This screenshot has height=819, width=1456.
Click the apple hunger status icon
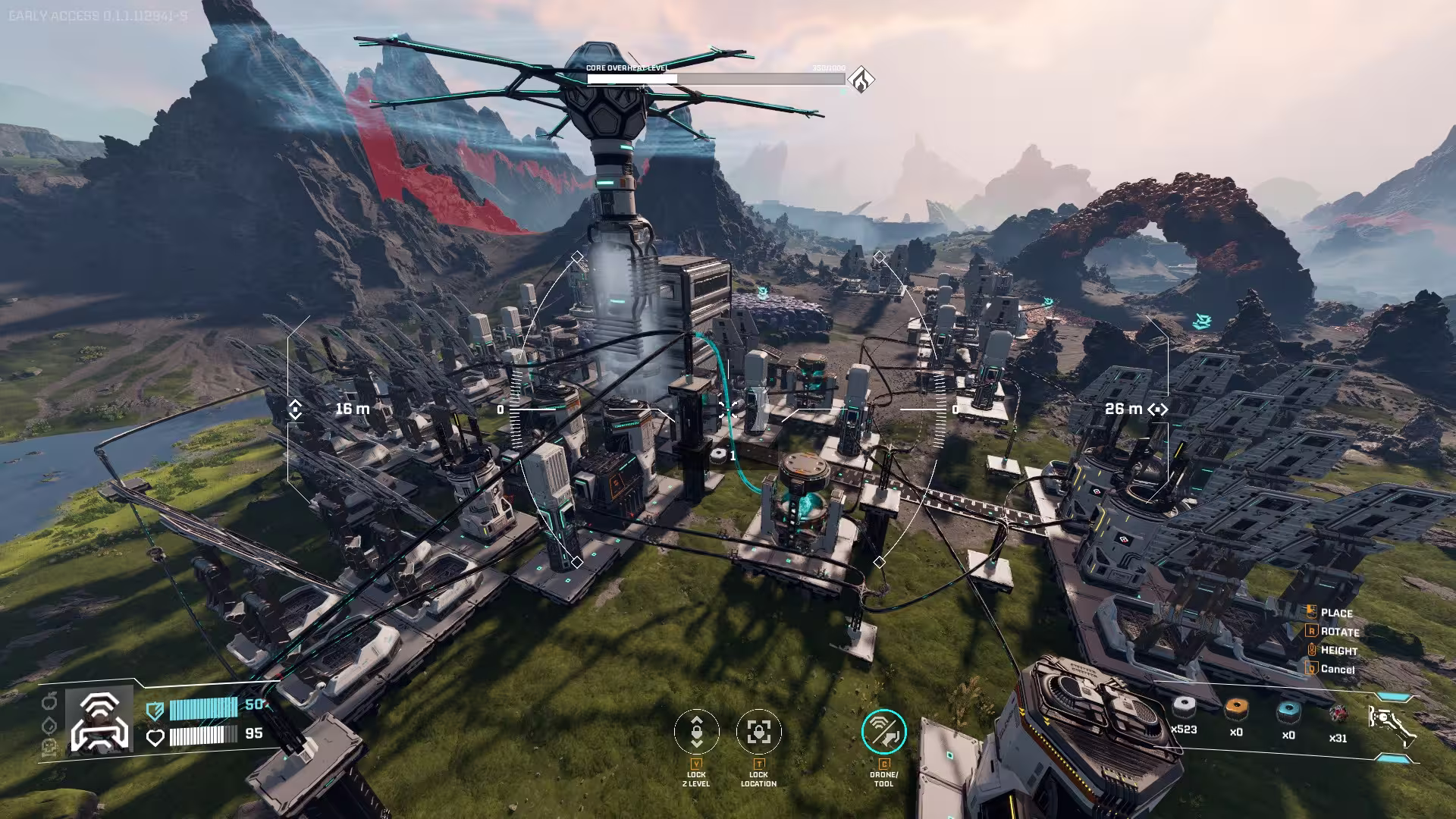pos(50,700)
